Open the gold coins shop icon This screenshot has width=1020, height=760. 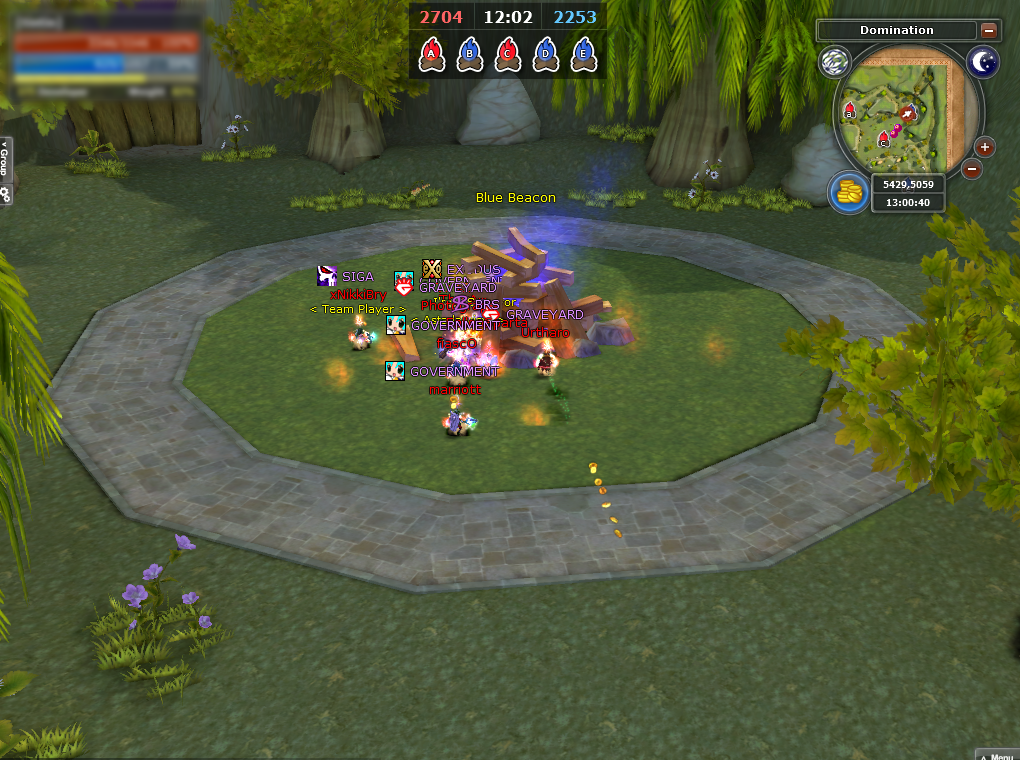[848, 191]
